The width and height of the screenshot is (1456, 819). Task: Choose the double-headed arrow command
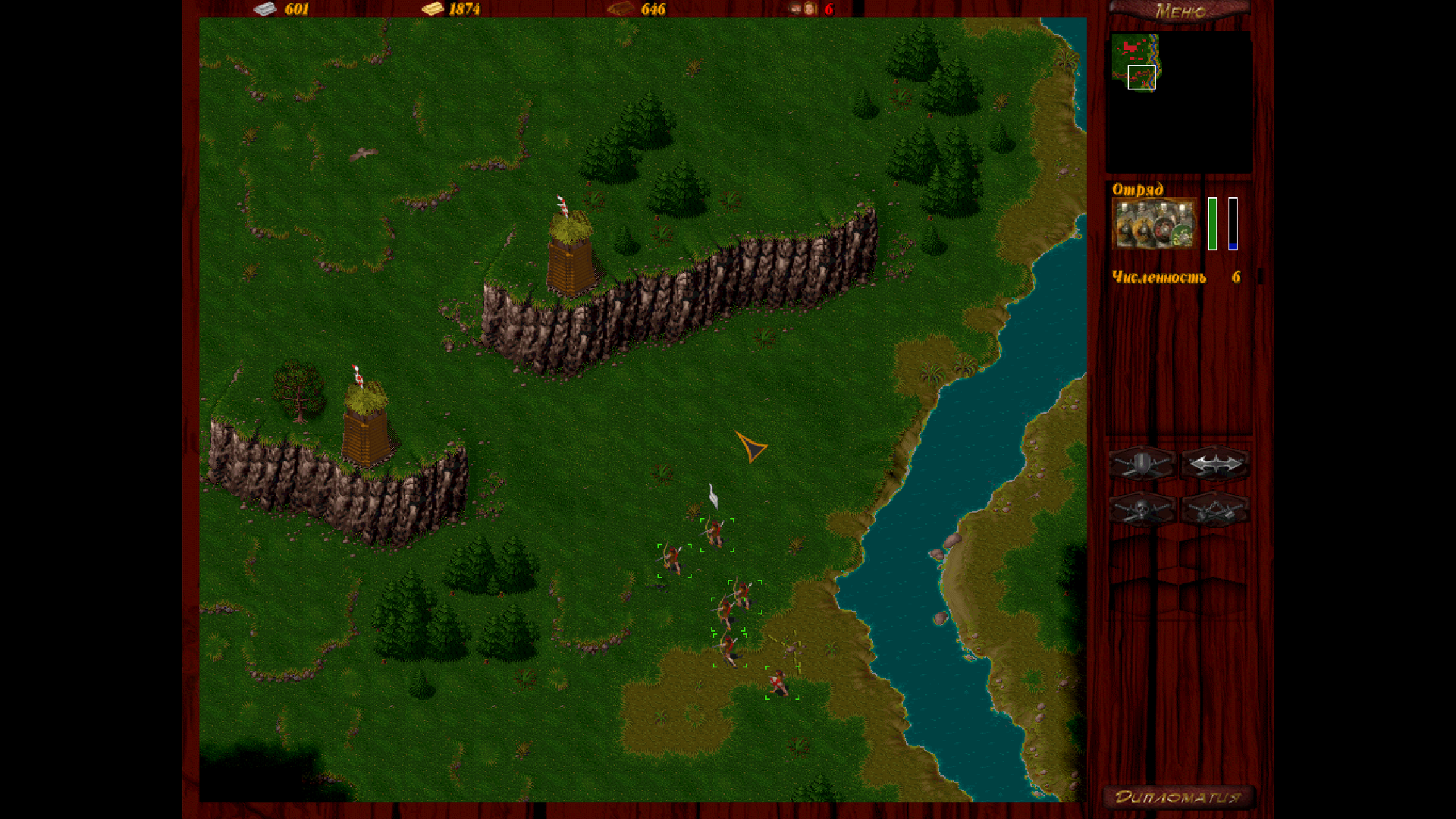click(1215, 463)
